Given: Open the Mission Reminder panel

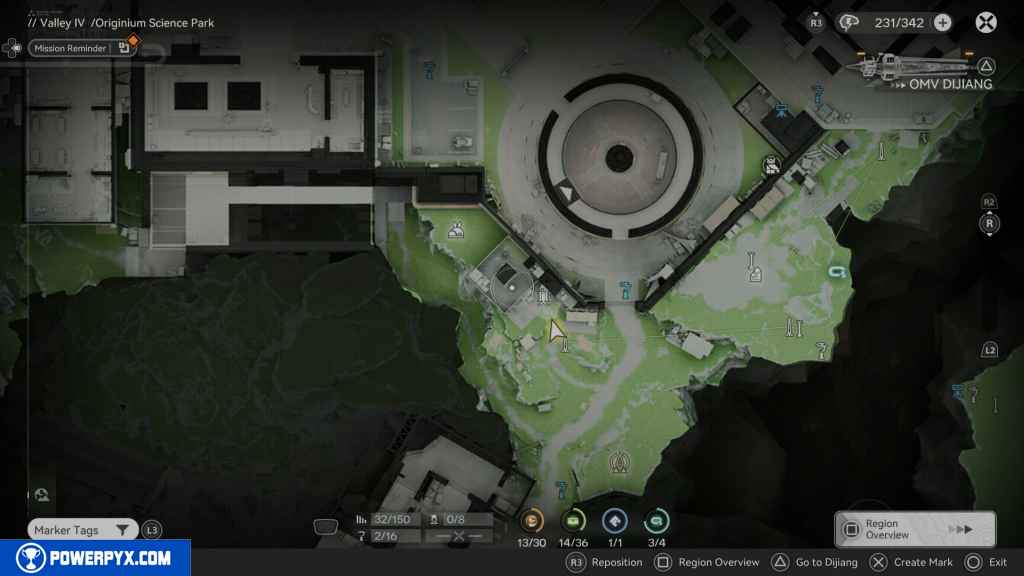Looking at the screenshot, I should click(82, 47).
